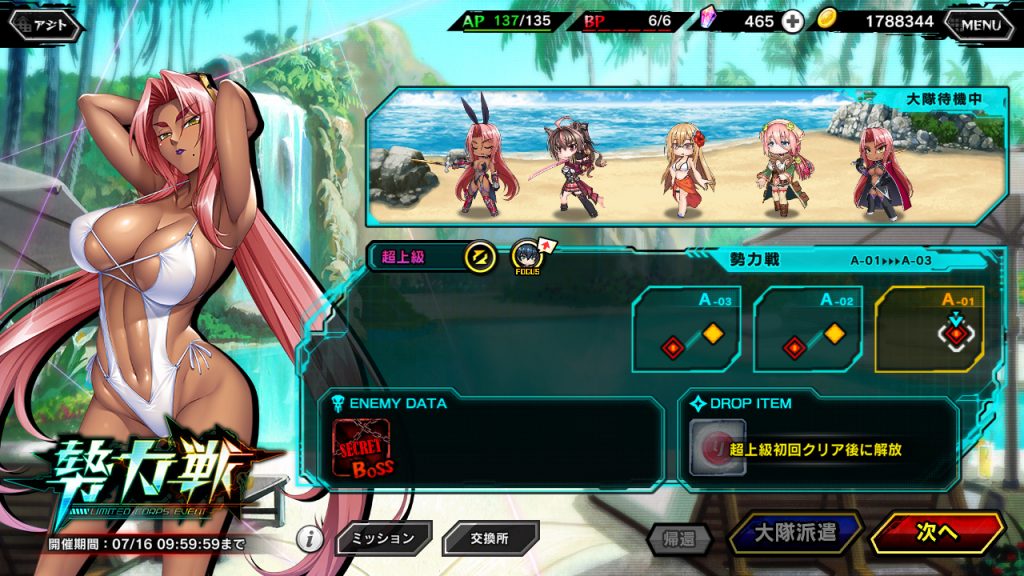
Task: Proceed with the 次へ button
Action: pyautogui.click(x=937, y=533)
